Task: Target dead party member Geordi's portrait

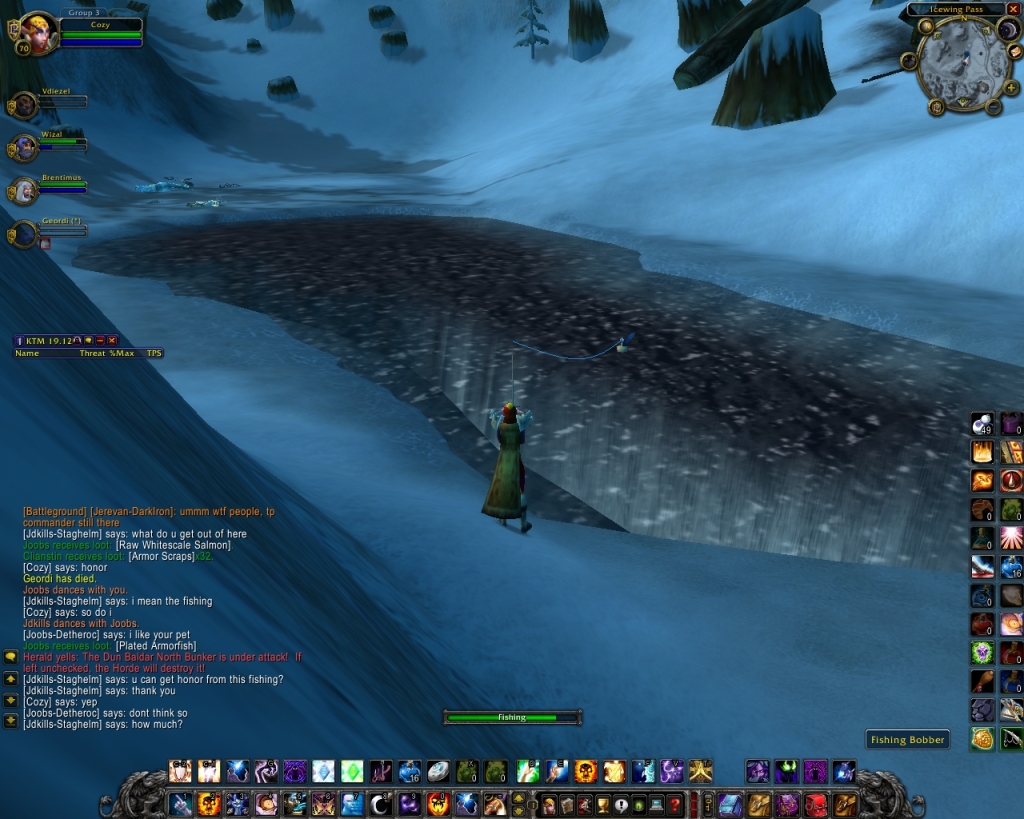Action: pos(24,234)
